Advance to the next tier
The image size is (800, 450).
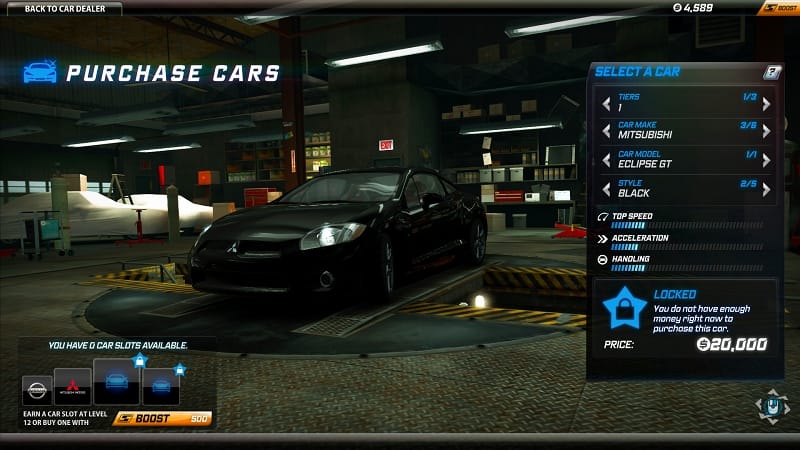click(x=766, y=103)
